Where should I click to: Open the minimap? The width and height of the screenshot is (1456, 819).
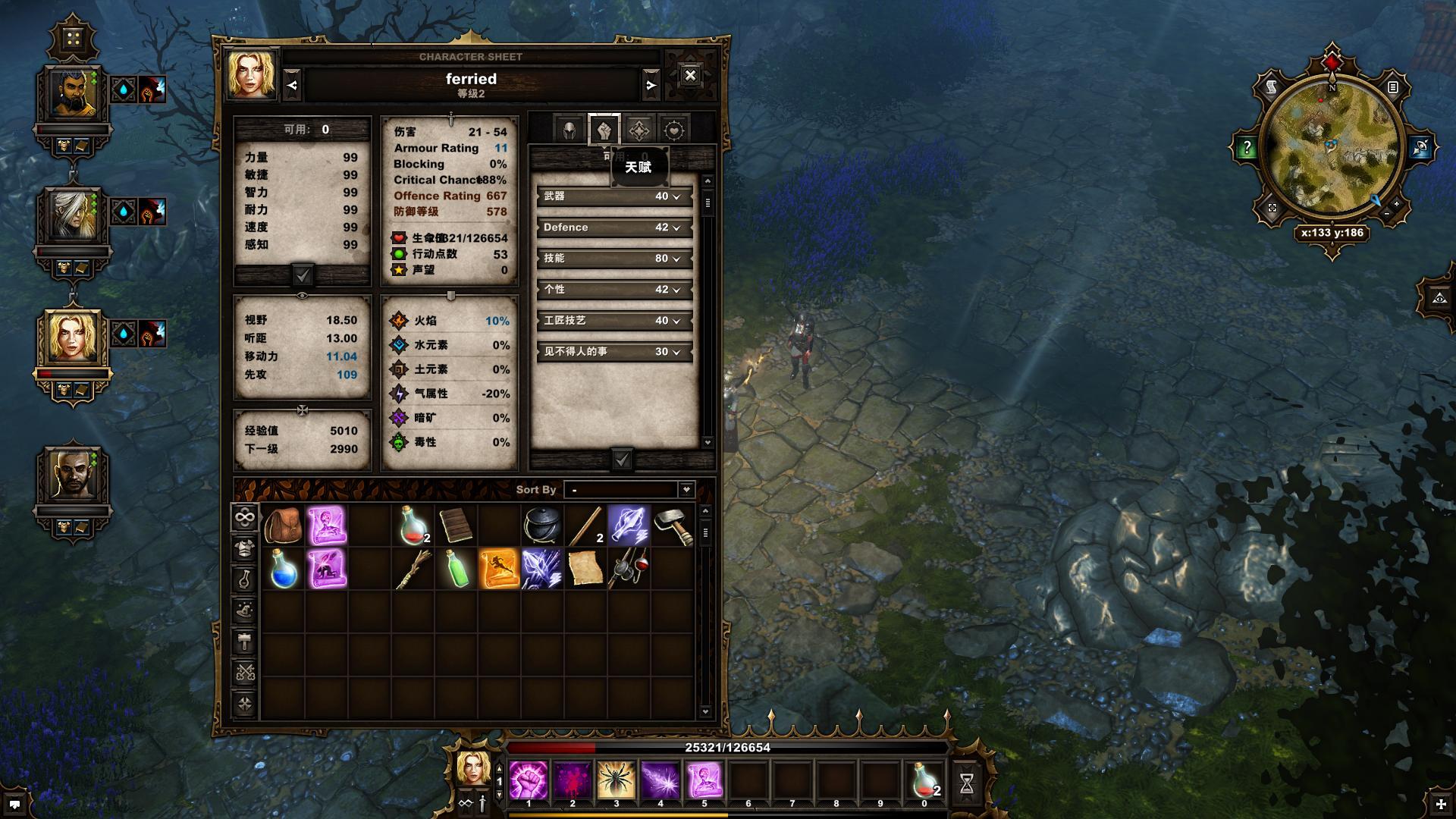[1332, 146]
